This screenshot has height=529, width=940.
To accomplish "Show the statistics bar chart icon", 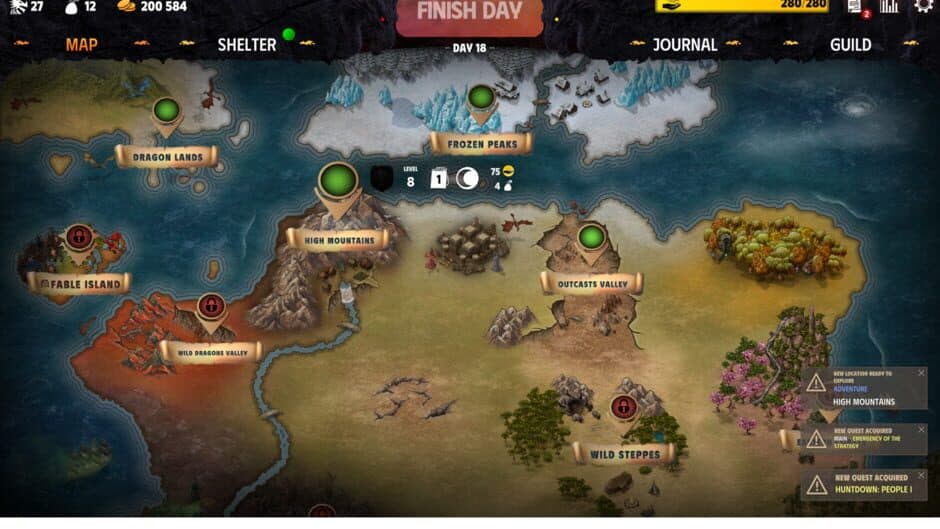I will point(888,7).
